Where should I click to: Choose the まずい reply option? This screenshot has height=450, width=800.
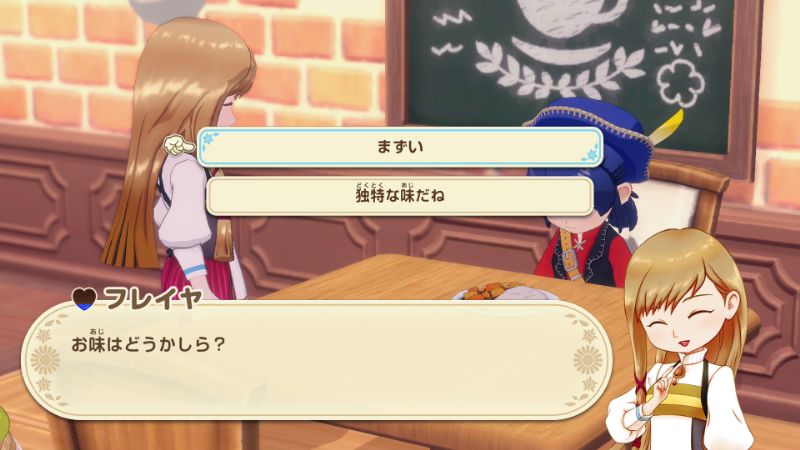point(400,147)
